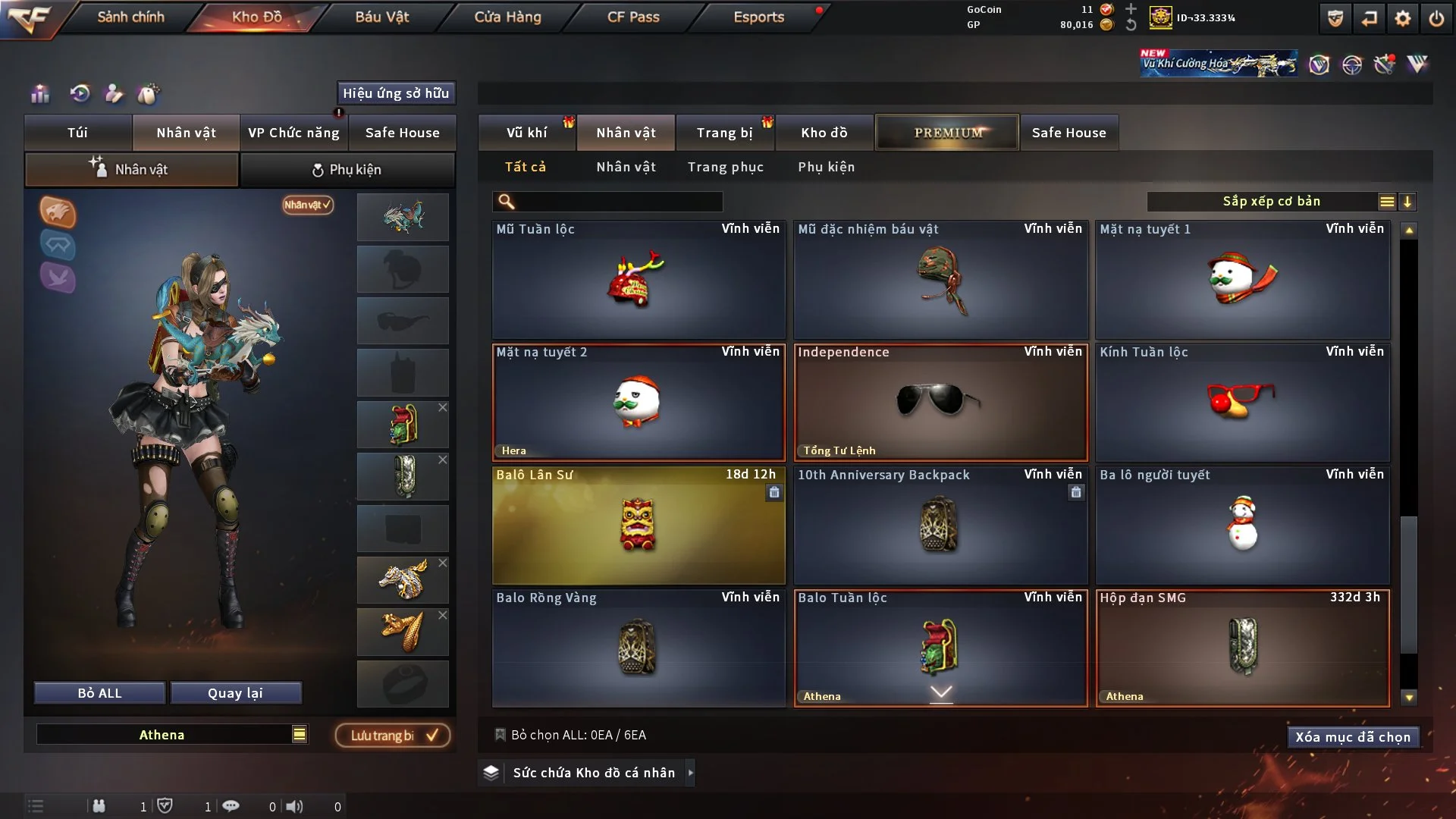Choose the Independence sunglasses item
1456x819 pixels.
tap(940, 403)
